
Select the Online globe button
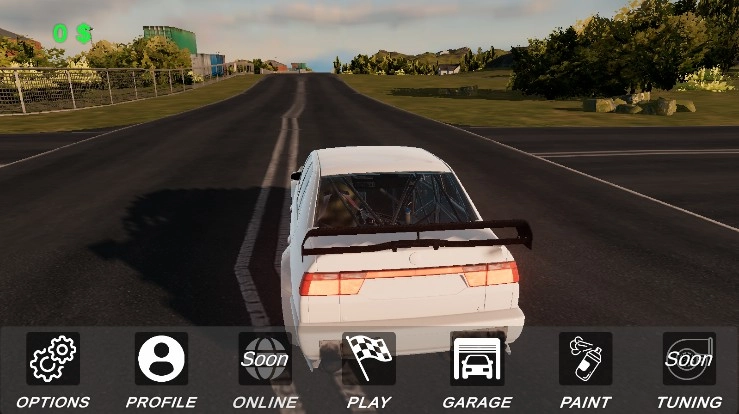point(265,359)
